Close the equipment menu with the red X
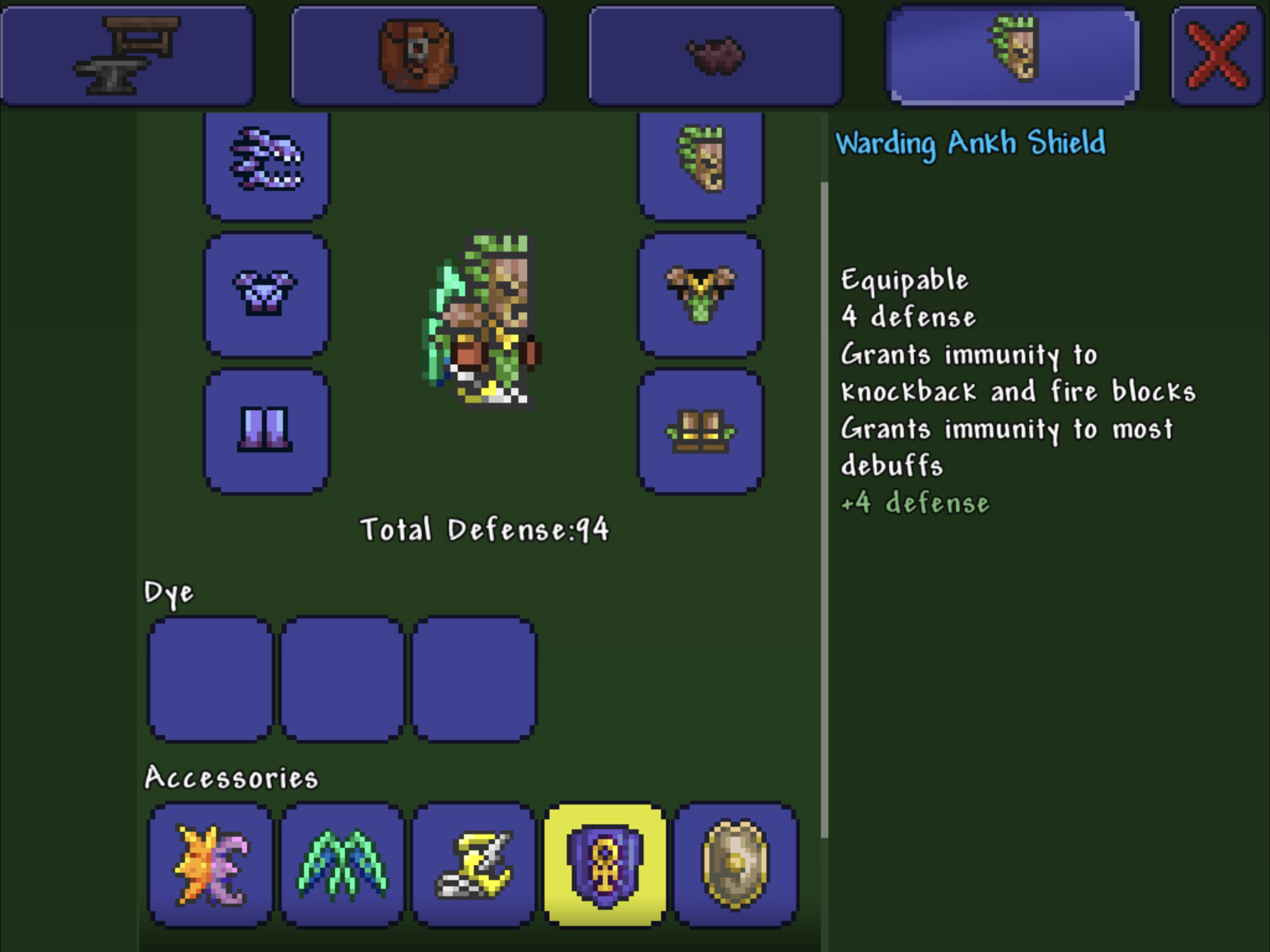The image size is (1270, 952). pyautogui.click(x=1217, y=54)
